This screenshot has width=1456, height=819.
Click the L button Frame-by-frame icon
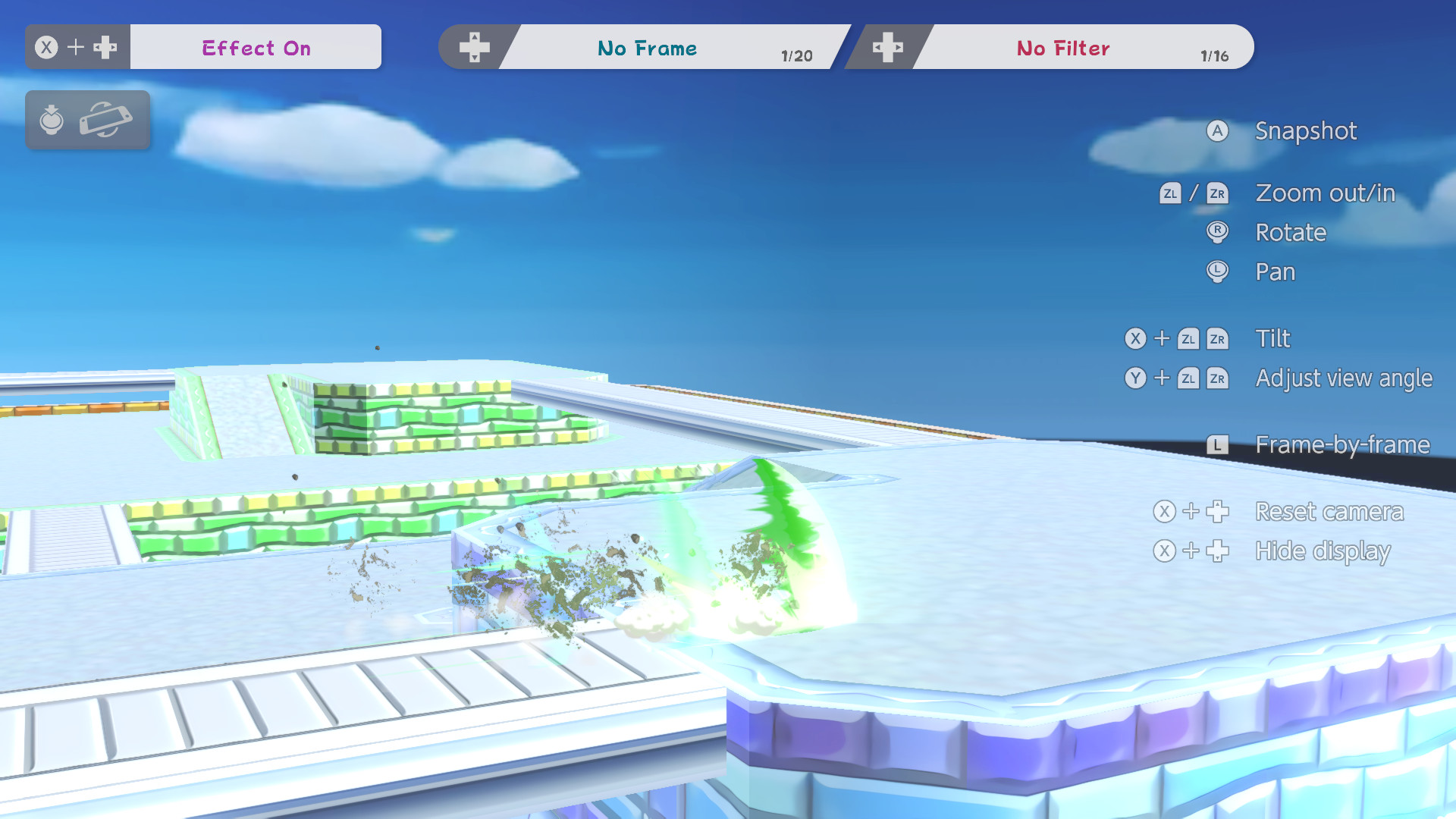1218,444
